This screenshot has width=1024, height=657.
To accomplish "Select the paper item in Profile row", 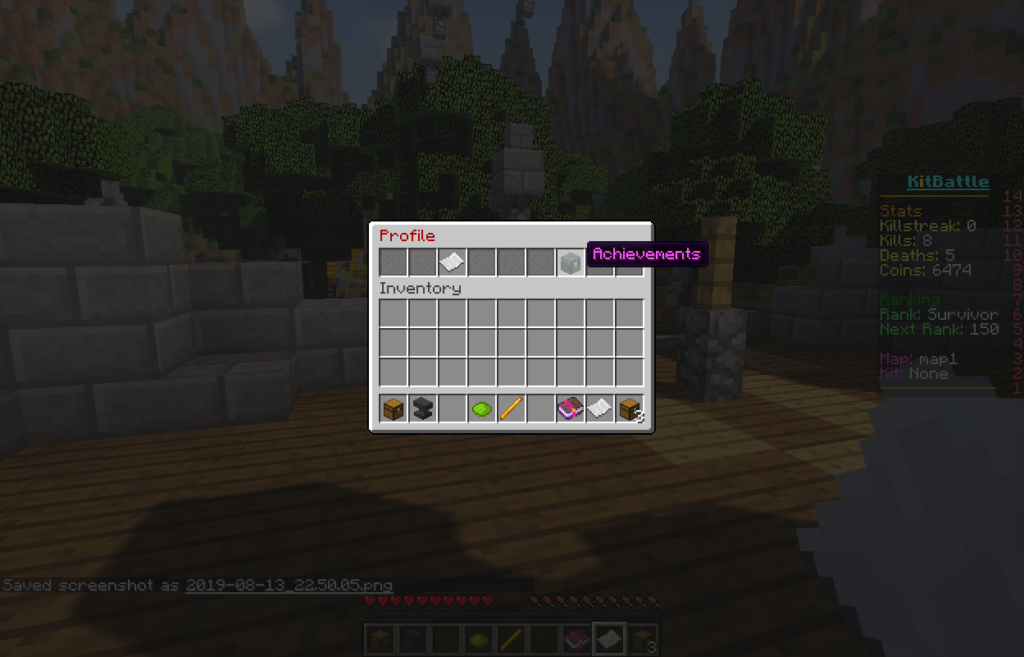I will click(452, 263).
